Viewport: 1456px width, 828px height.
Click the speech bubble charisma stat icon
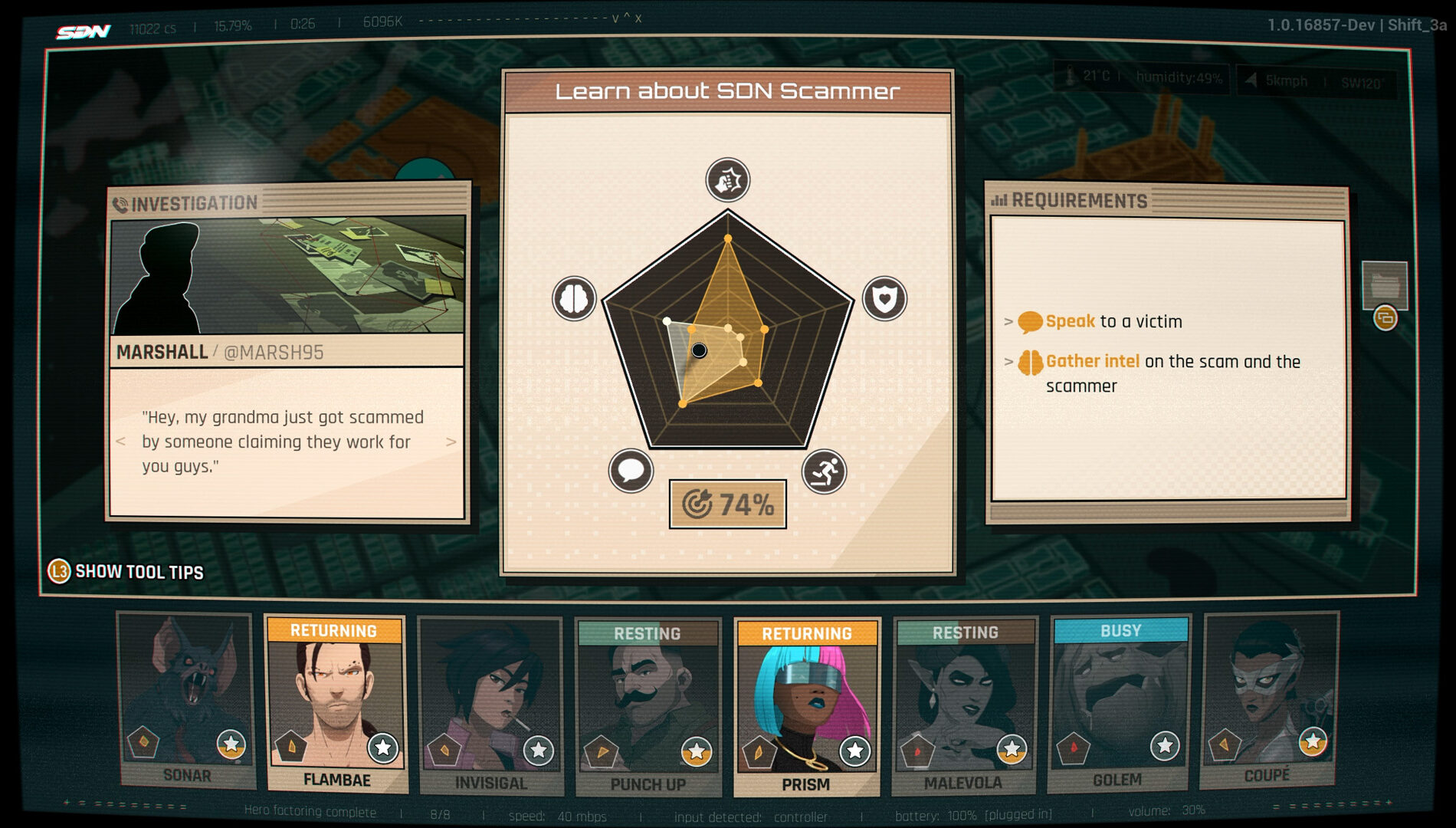(x=631, y=471)
